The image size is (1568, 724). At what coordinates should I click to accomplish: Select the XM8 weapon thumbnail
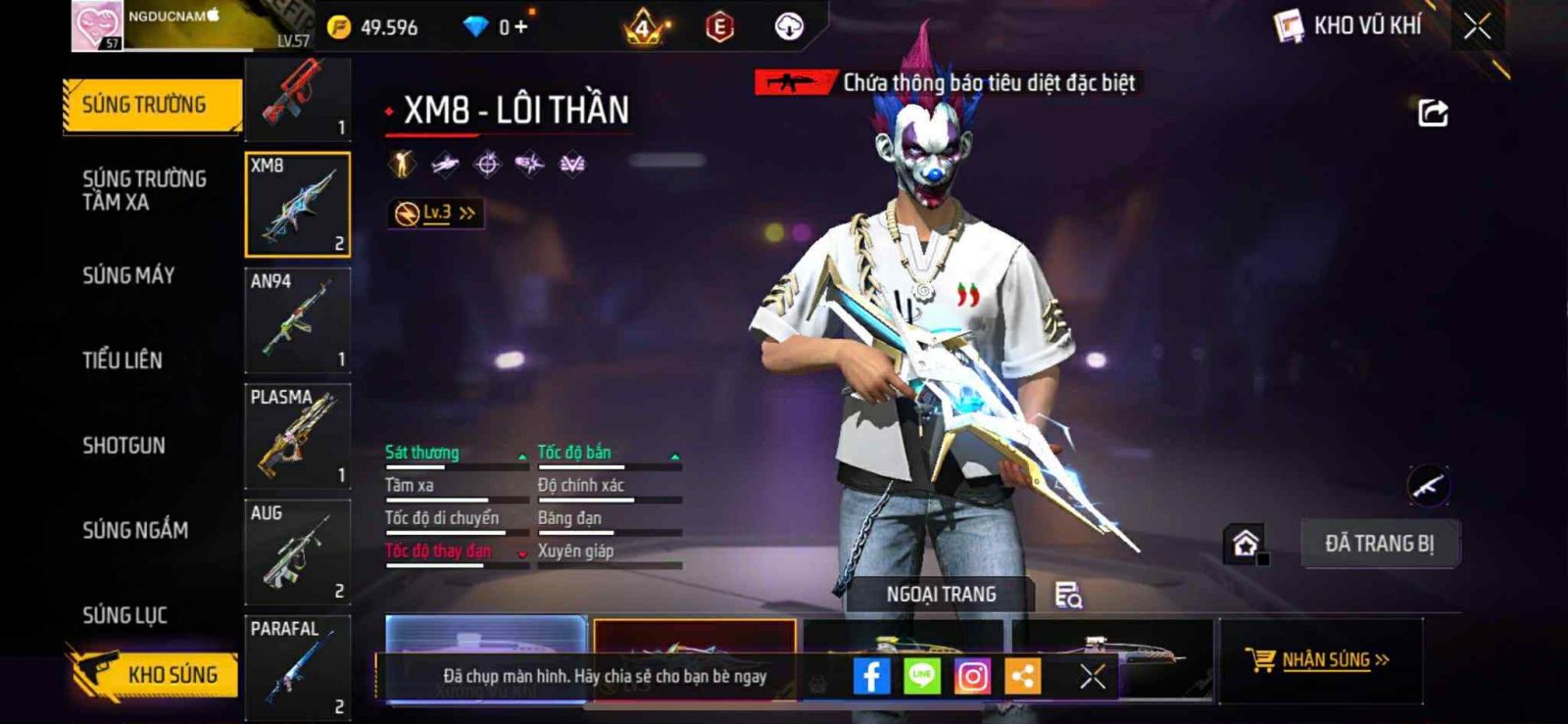click(297, 204)
